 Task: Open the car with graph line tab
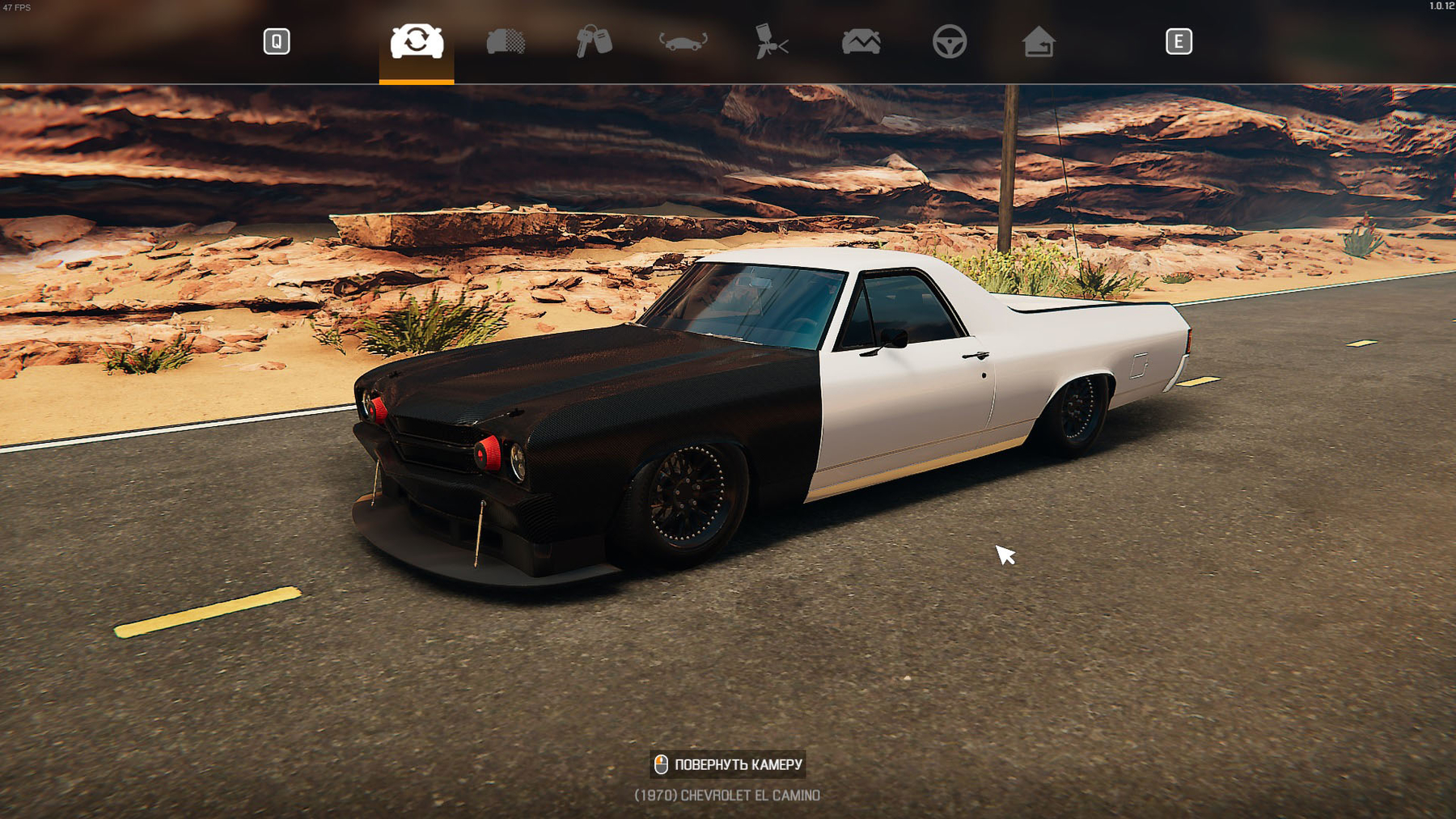[x=861, y=41]
